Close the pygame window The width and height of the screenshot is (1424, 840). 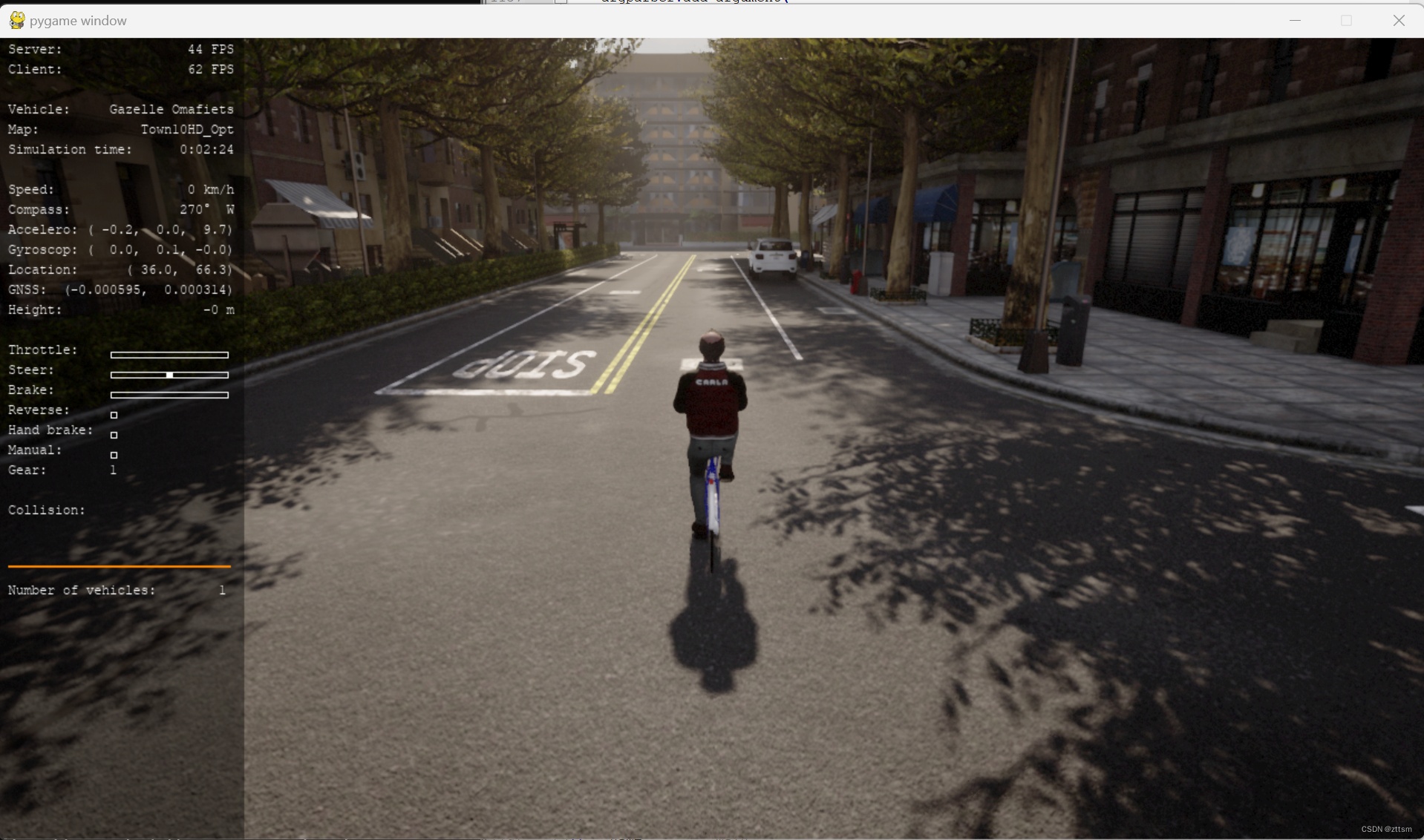coord(1399,20)
